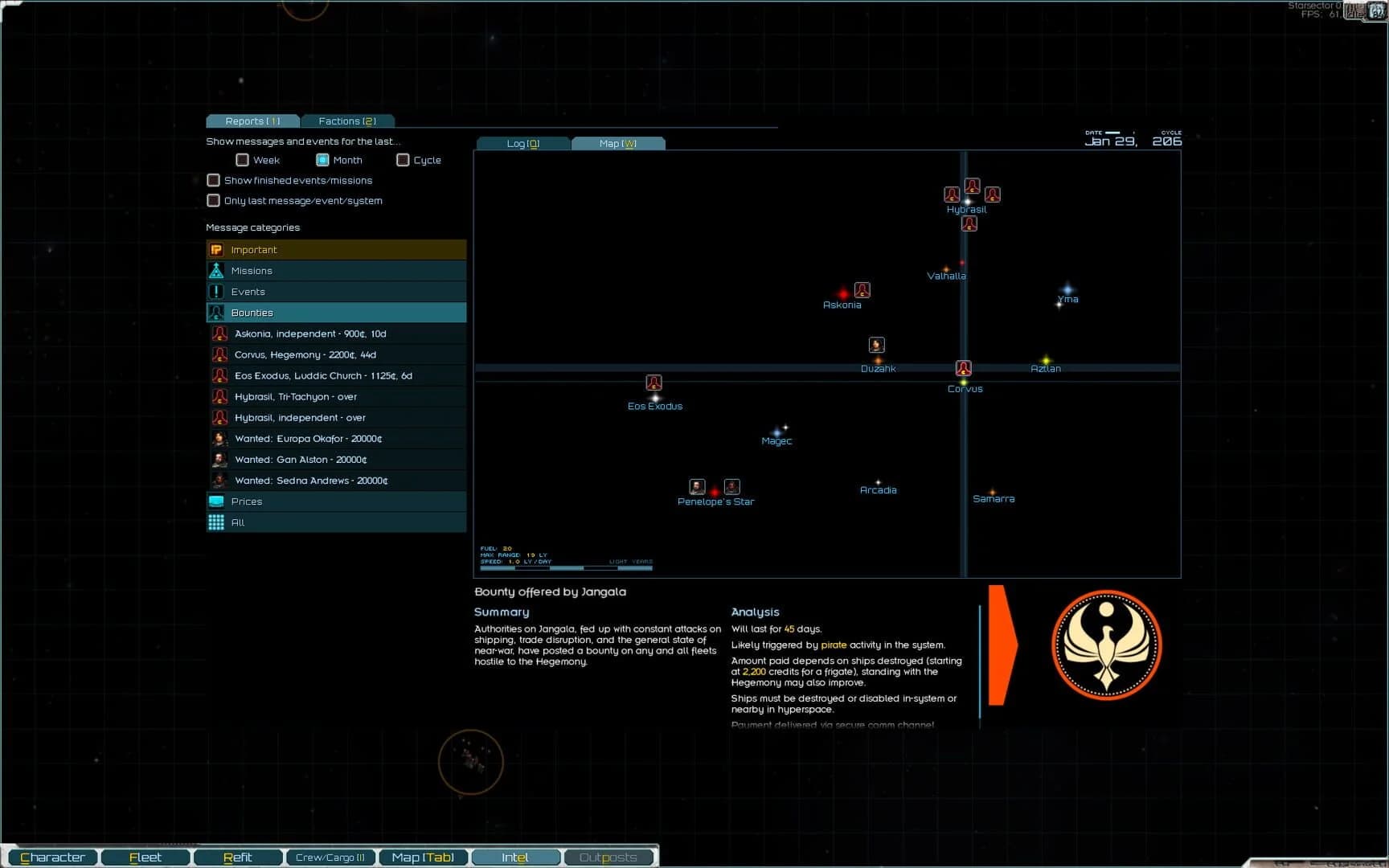The height and width of the screenshot is (868, 1389).
Task: Open the Log tab above the map
Action: click(x=522, y=143)
